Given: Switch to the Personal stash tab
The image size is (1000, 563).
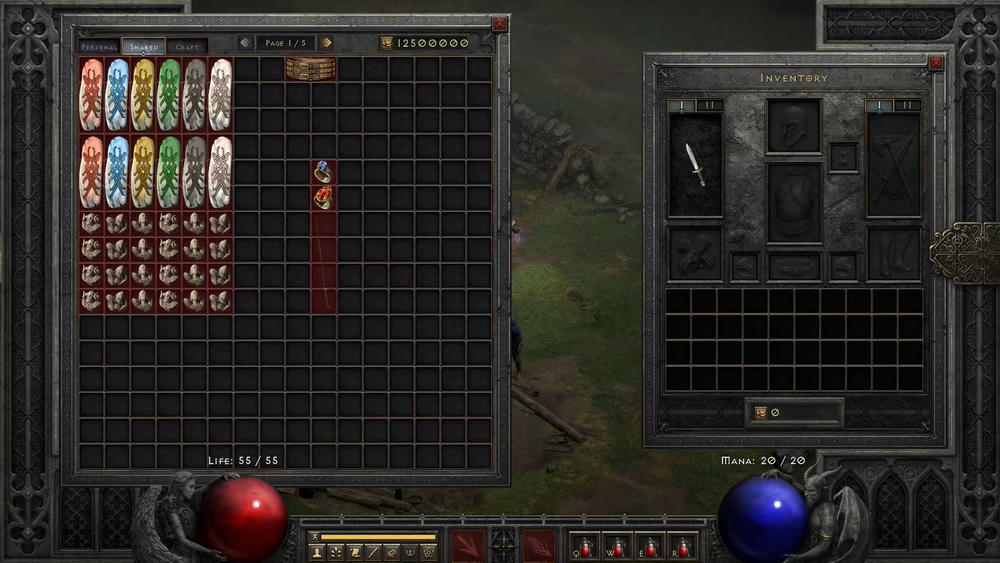Looking at the screenshot, I should pos(100,47).
